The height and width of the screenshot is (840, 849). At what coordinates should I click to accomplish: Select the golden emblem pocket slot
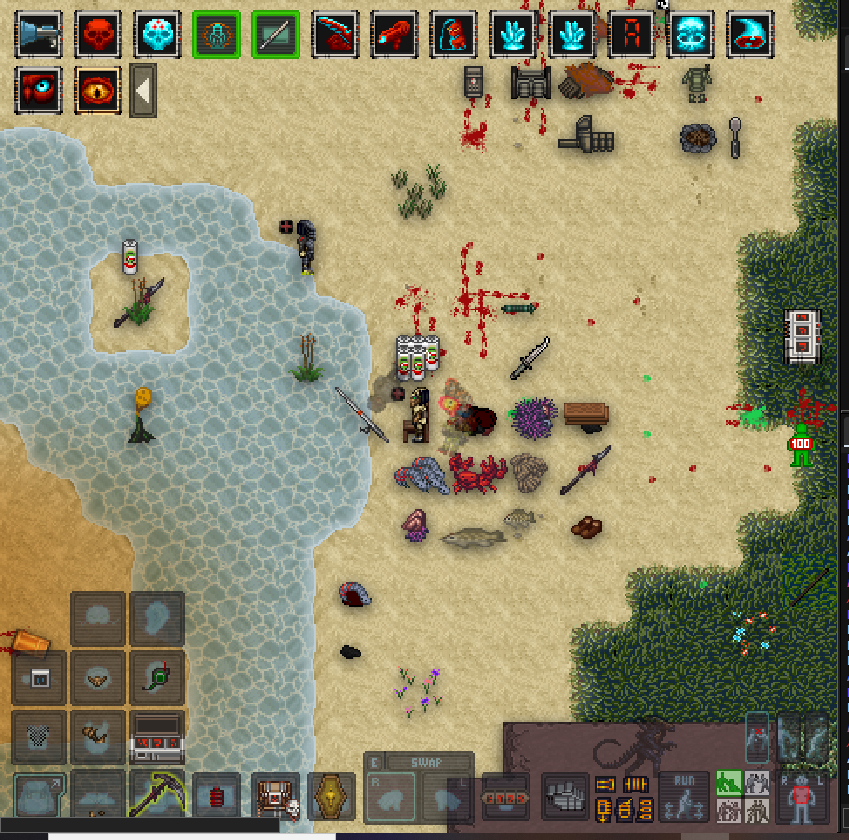click(x=332, y=796)
